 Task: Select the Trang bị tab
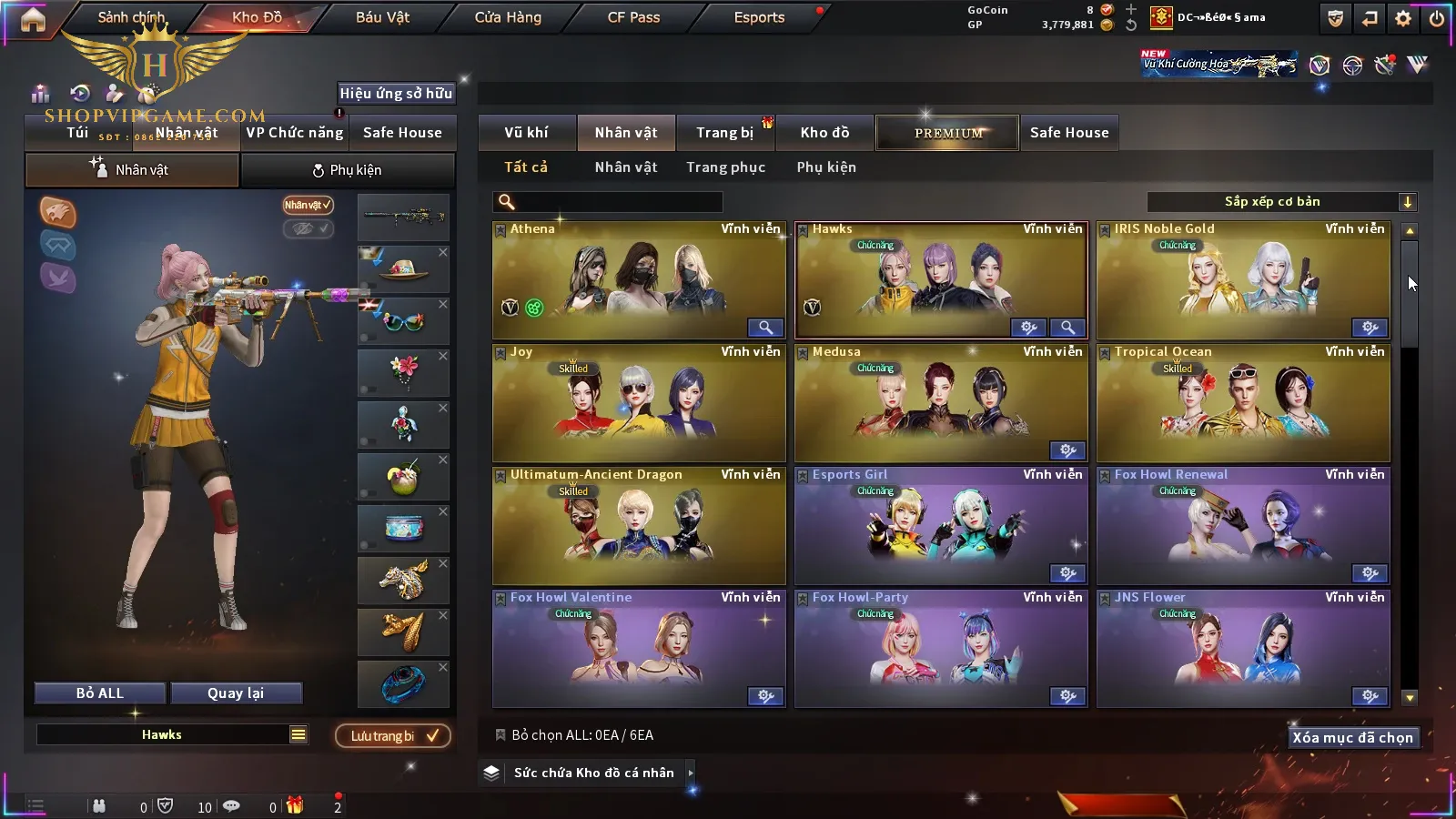click(x=724, y=133)
